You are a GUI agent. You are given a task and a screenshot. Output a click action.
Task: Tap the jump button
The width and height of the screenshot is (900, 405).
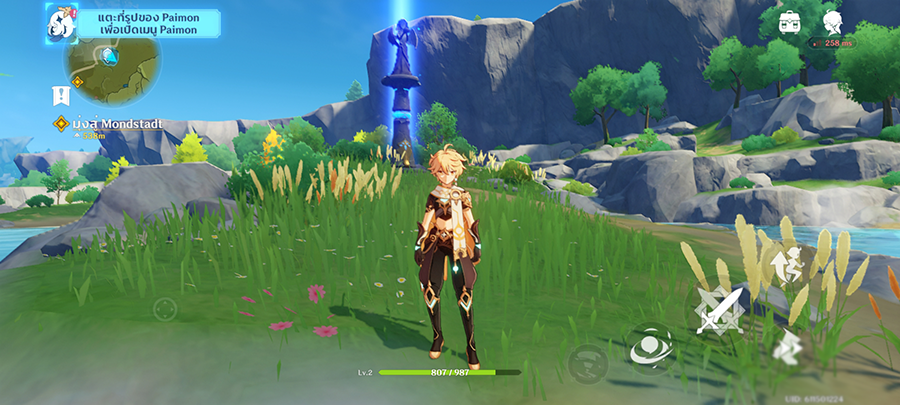[x=790, y=264]
